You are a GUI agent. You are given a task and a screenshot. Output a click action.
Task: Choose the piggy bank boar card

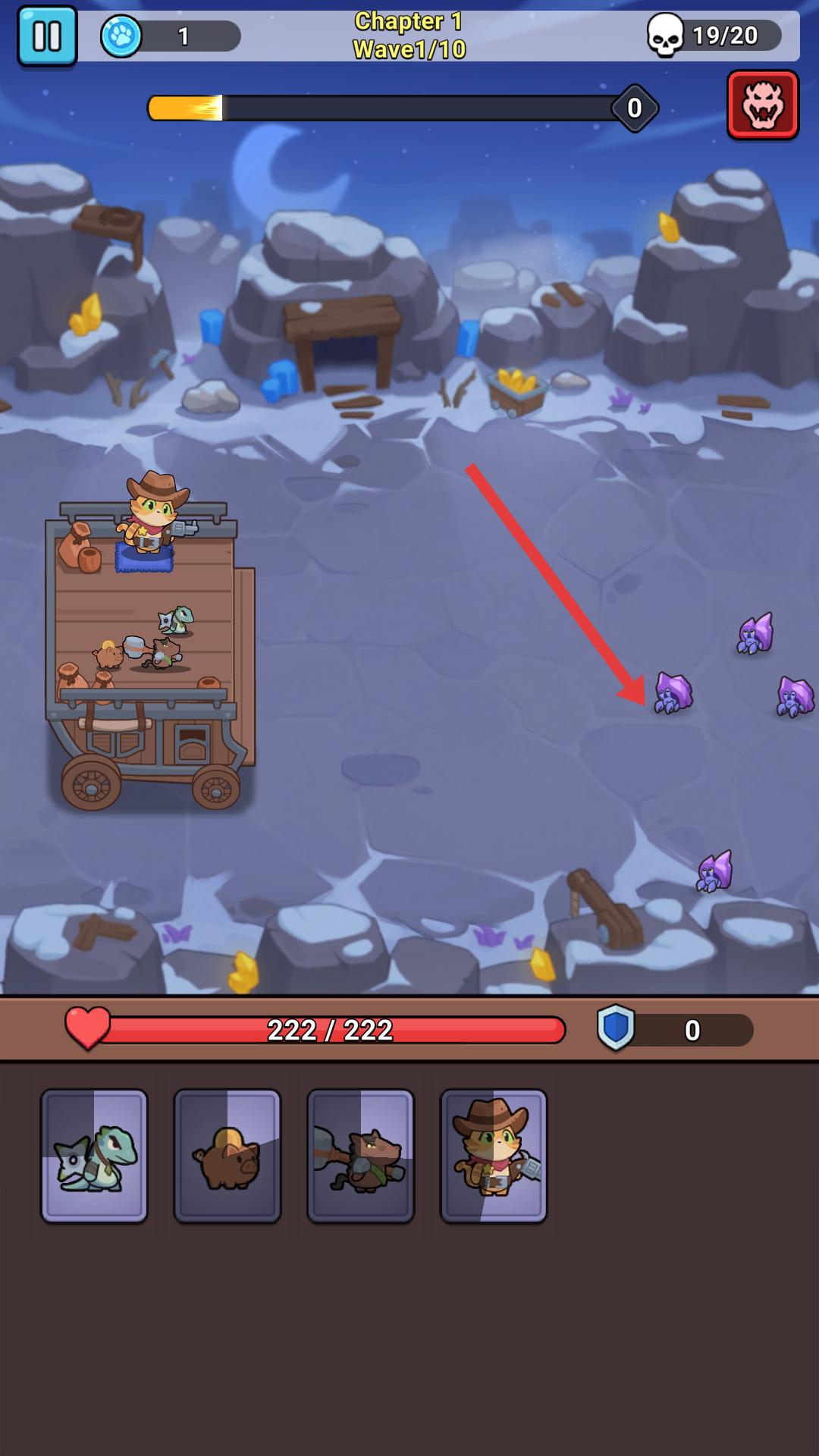[x=227, y=1156]
